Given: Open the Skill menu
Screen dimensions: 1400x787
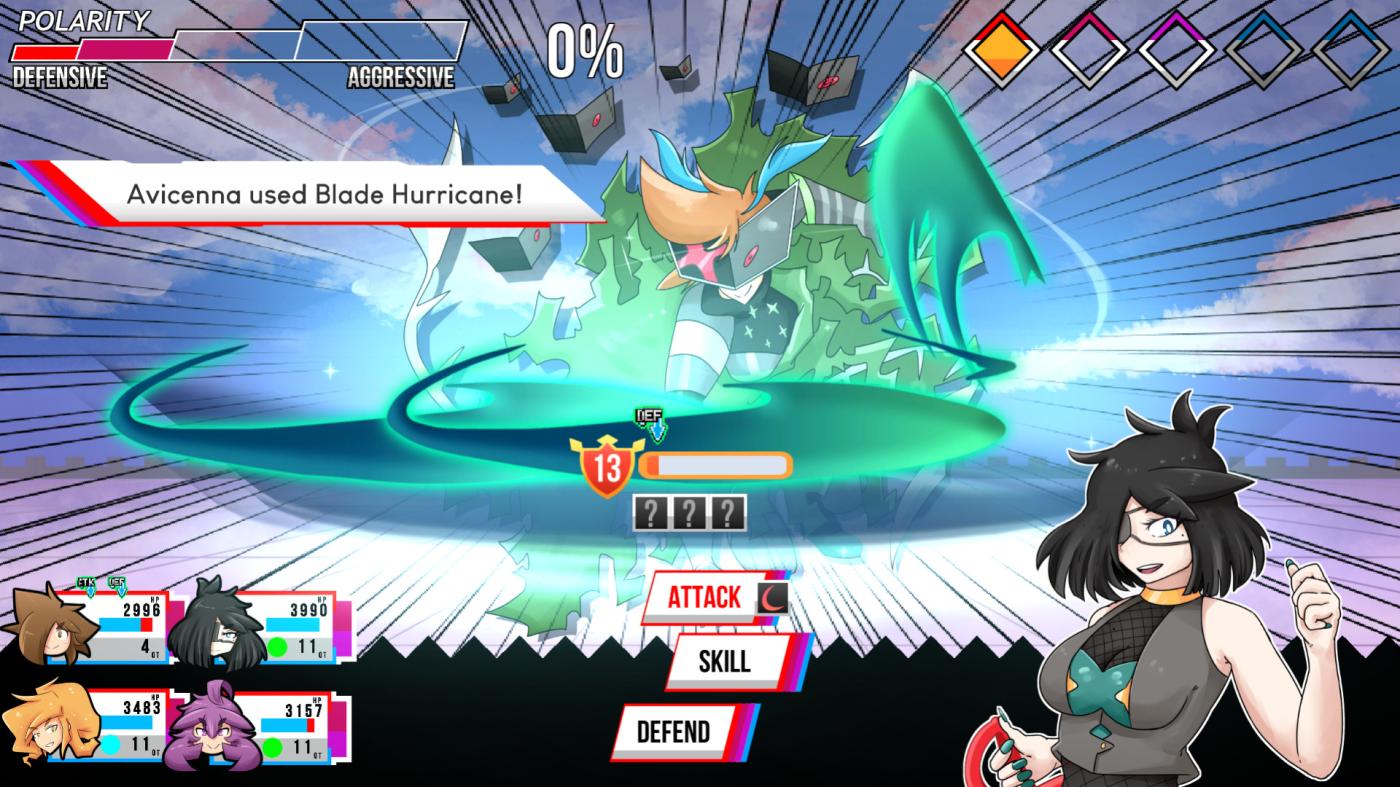Looking at the screenshot, I should [724, 661].
